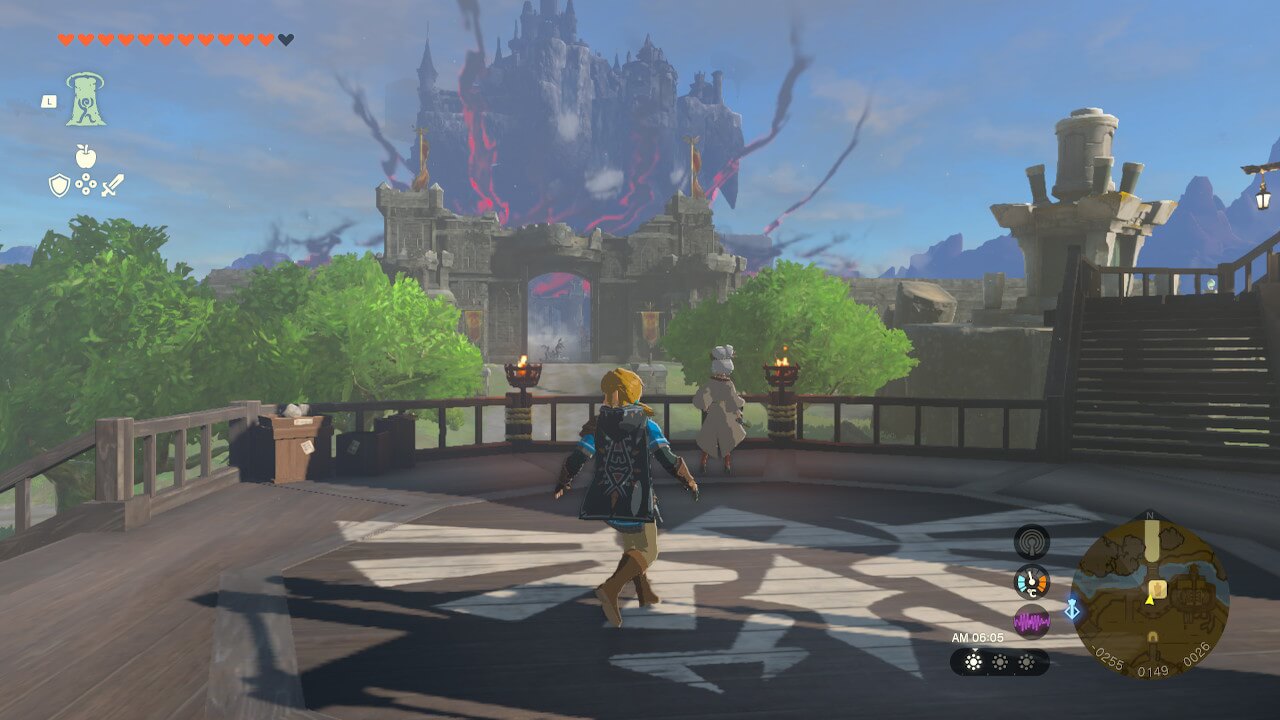Open the shield quick-select icon
Viewport: 1280px width, 720px height.
coord(60,185)
